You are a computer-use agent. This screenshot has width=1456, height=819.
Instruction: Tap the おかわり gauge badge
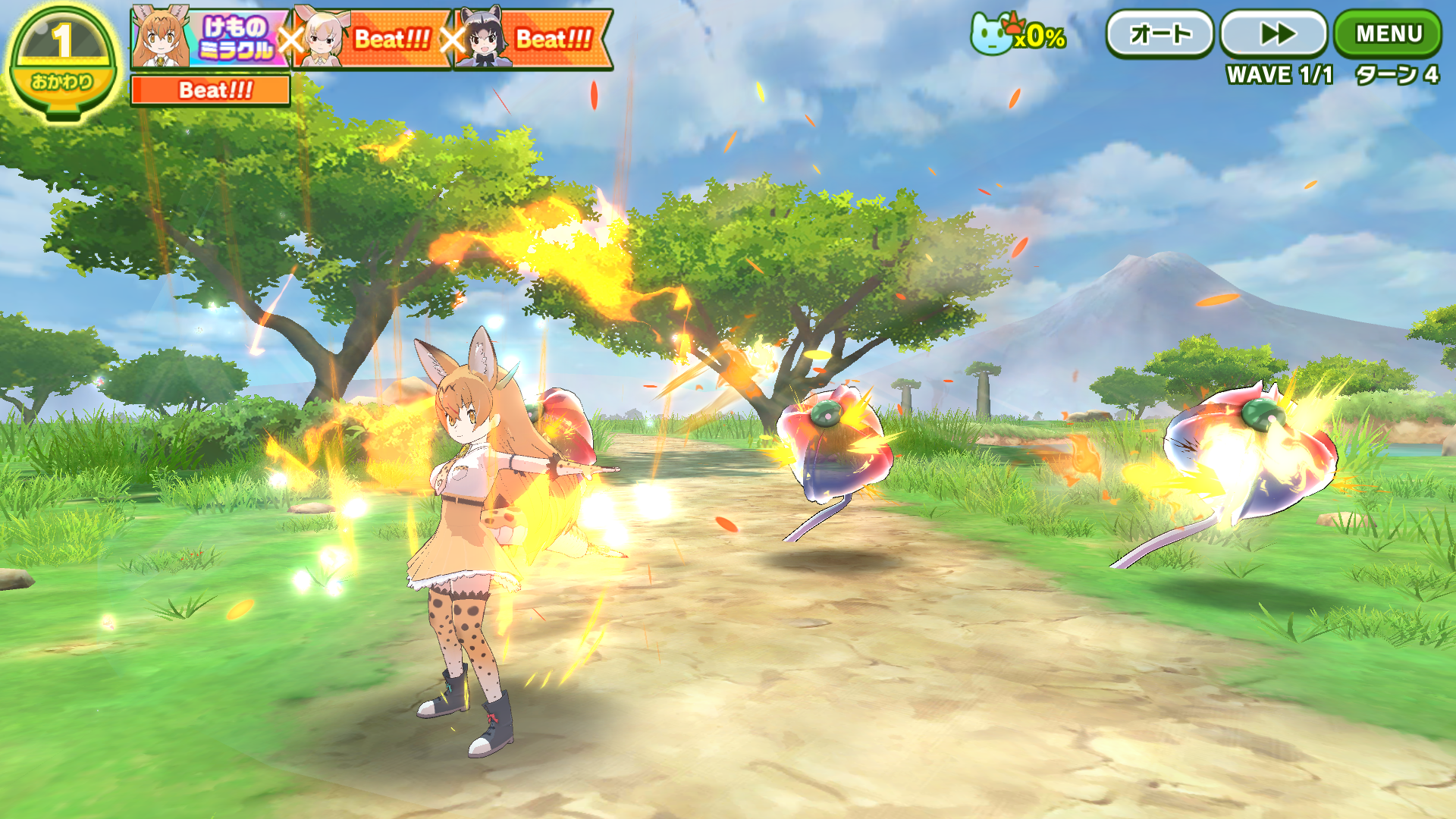pyautogui.click(x=62, y=62)
